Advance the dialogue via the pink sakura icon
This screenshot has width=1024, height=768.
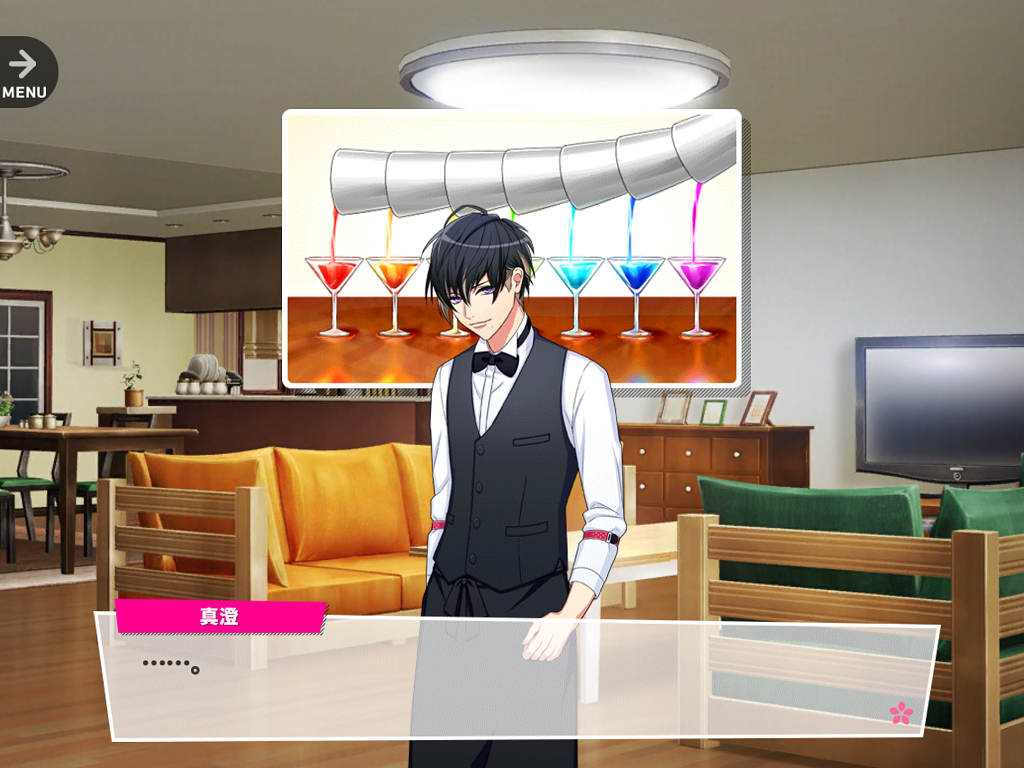(x=901, y=712)
